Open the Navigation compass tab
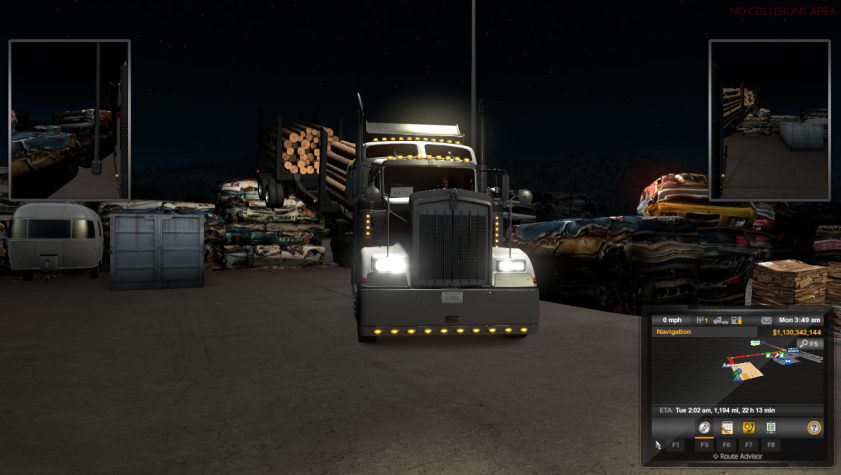The image size is (841, 475). pos(706,428)
